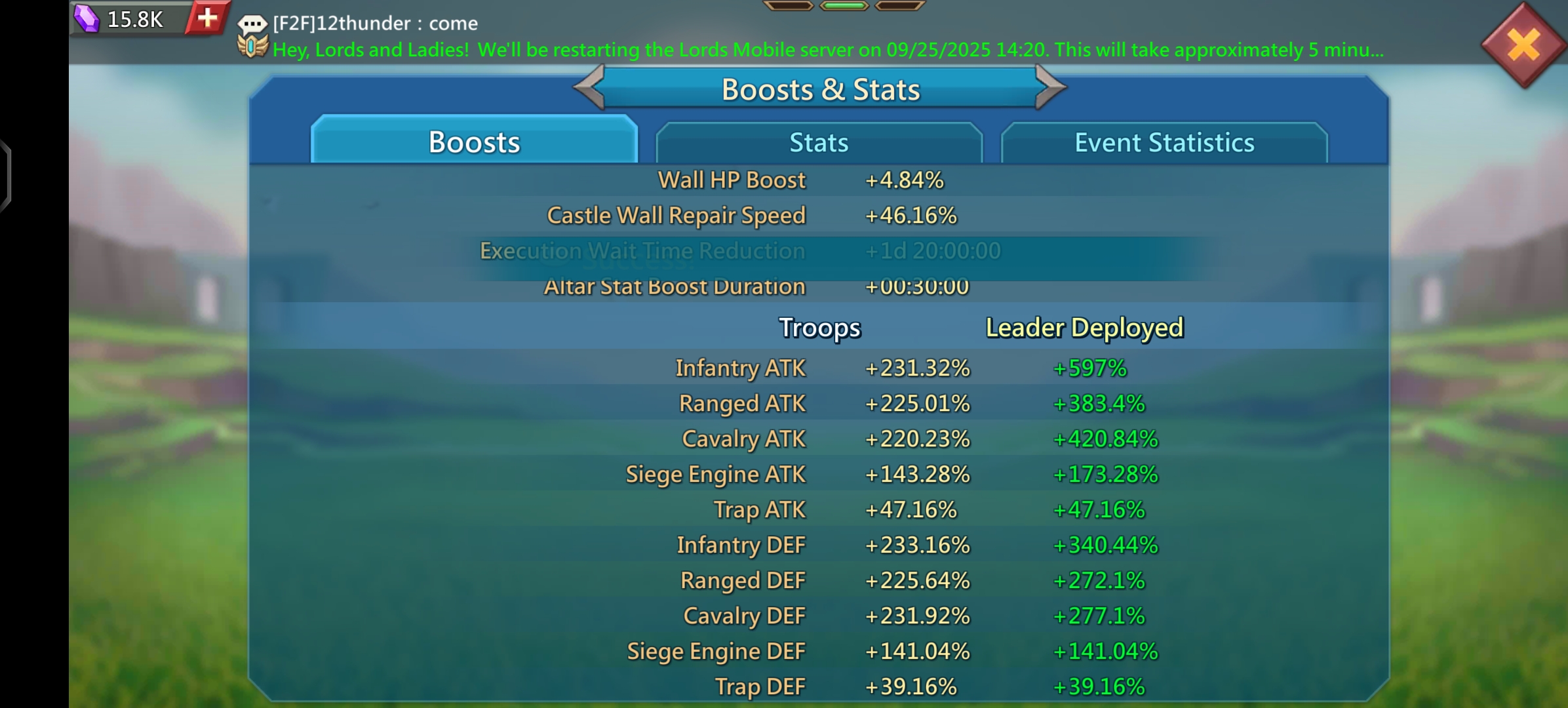Go to the previous panel with the left arrow
The height and width of the screenshot is (708, 1568).
point(589,87)
